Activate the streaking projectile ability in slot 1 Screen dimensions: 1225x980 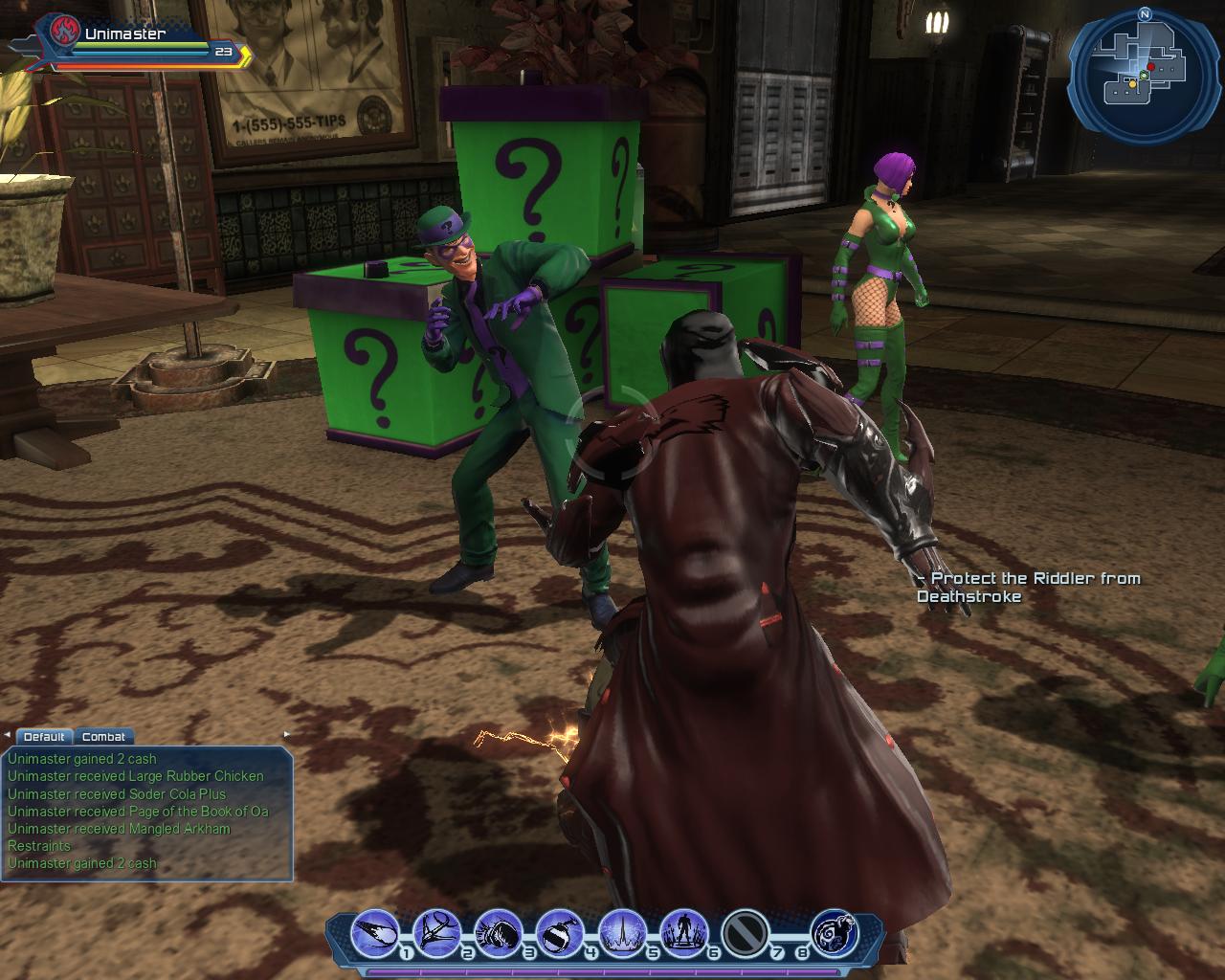point(375,933)
